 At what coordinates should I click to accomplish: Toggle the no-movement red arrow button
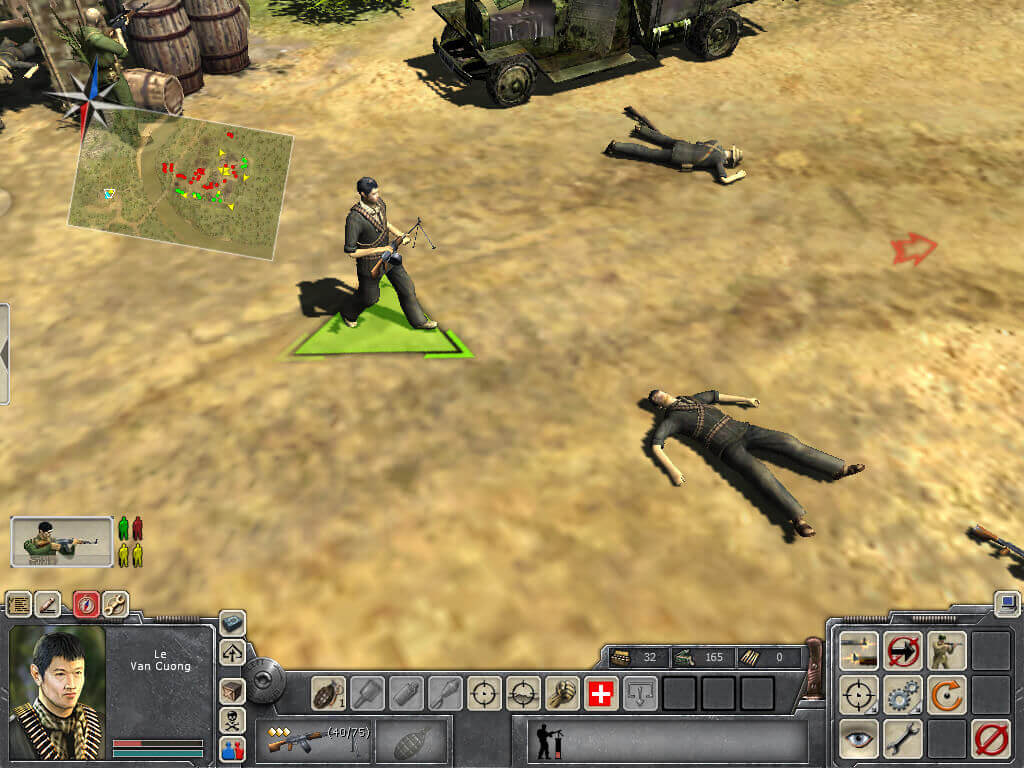tap(903, 651)
